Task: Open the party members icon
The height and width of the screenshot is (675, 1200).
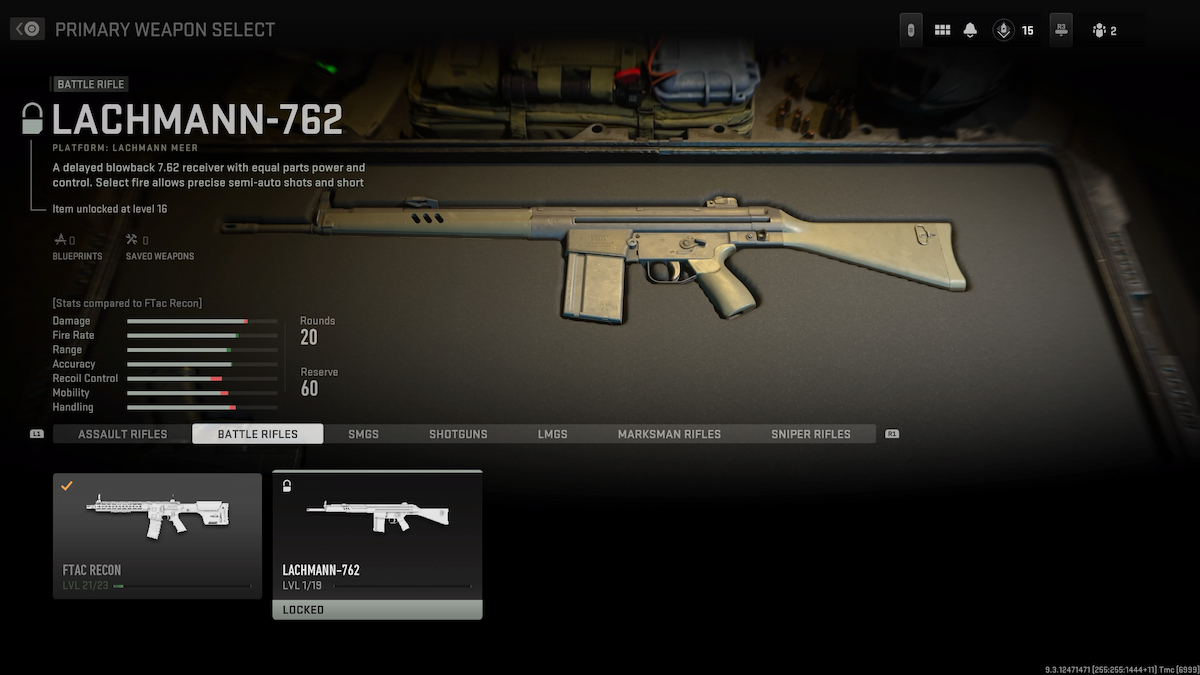Action: [1100, 30]
